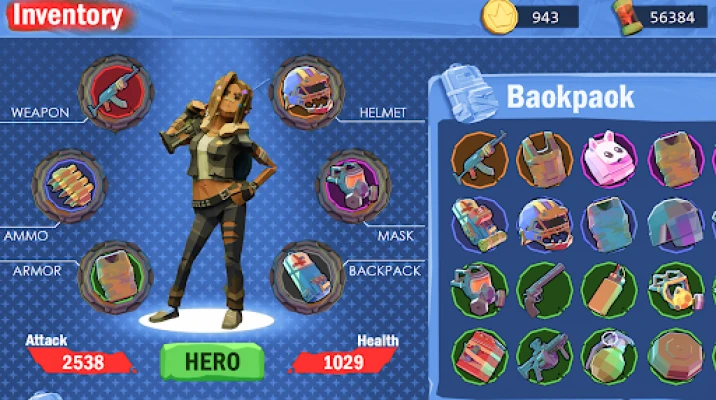Image resolution: width=716 pixels, height=400 pixels.
Task: Select the ammo bullets slot
Action: (70, 187)
